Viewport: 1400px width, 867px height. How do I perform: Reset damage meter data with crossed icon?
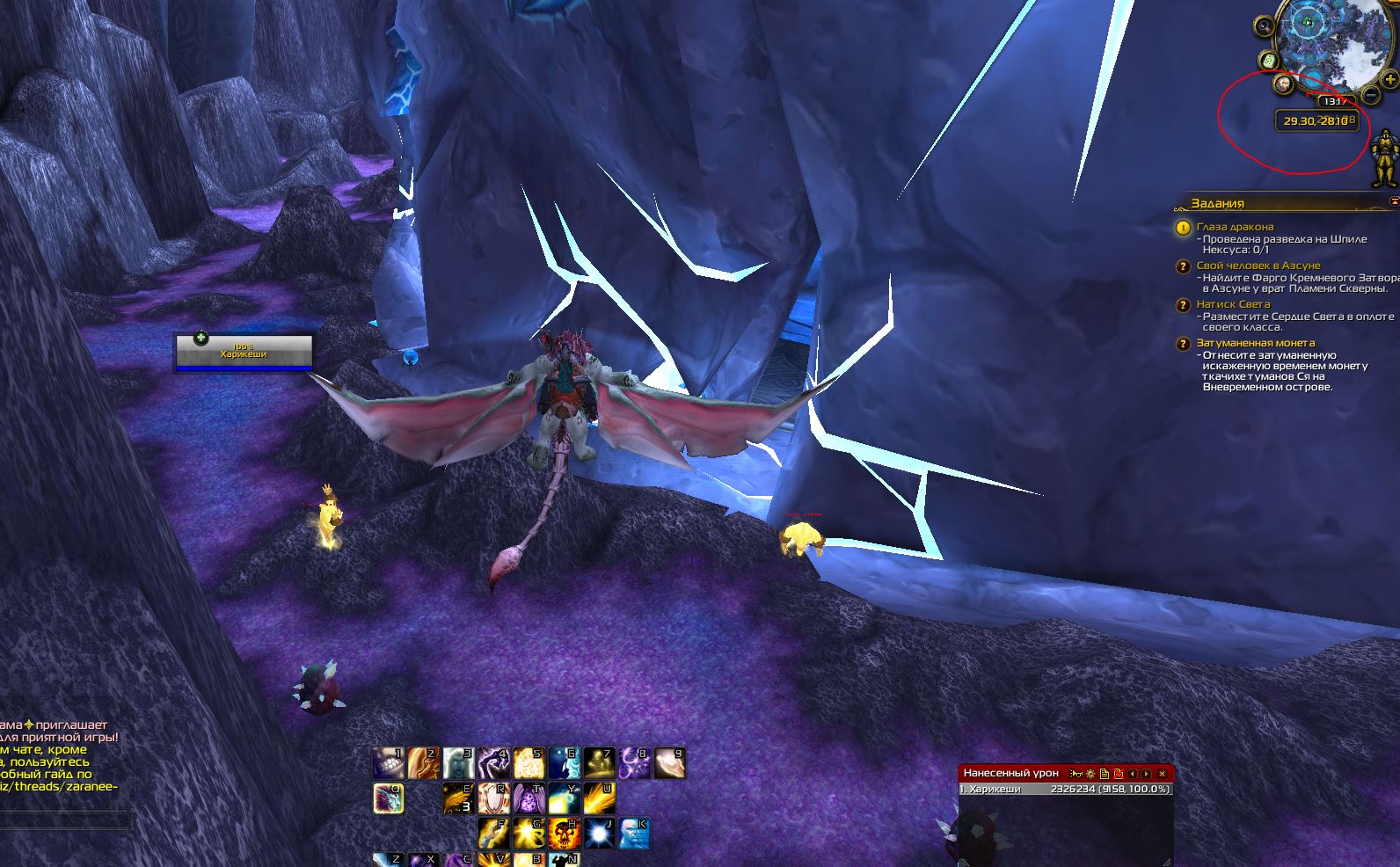(1119, 774)
